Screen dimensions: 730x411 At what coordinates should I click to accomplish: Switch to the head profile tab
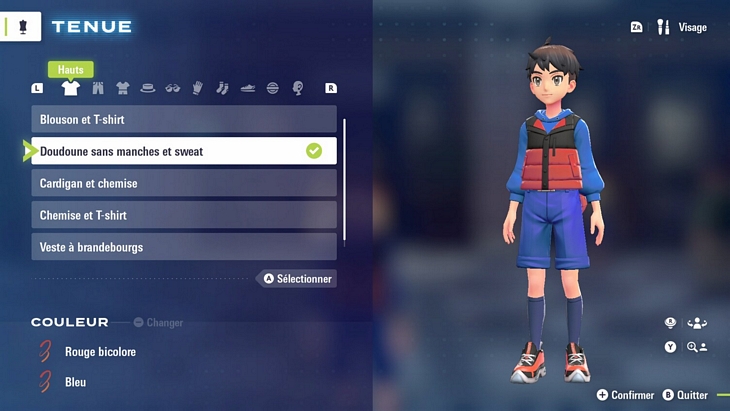tap(298, 88)
